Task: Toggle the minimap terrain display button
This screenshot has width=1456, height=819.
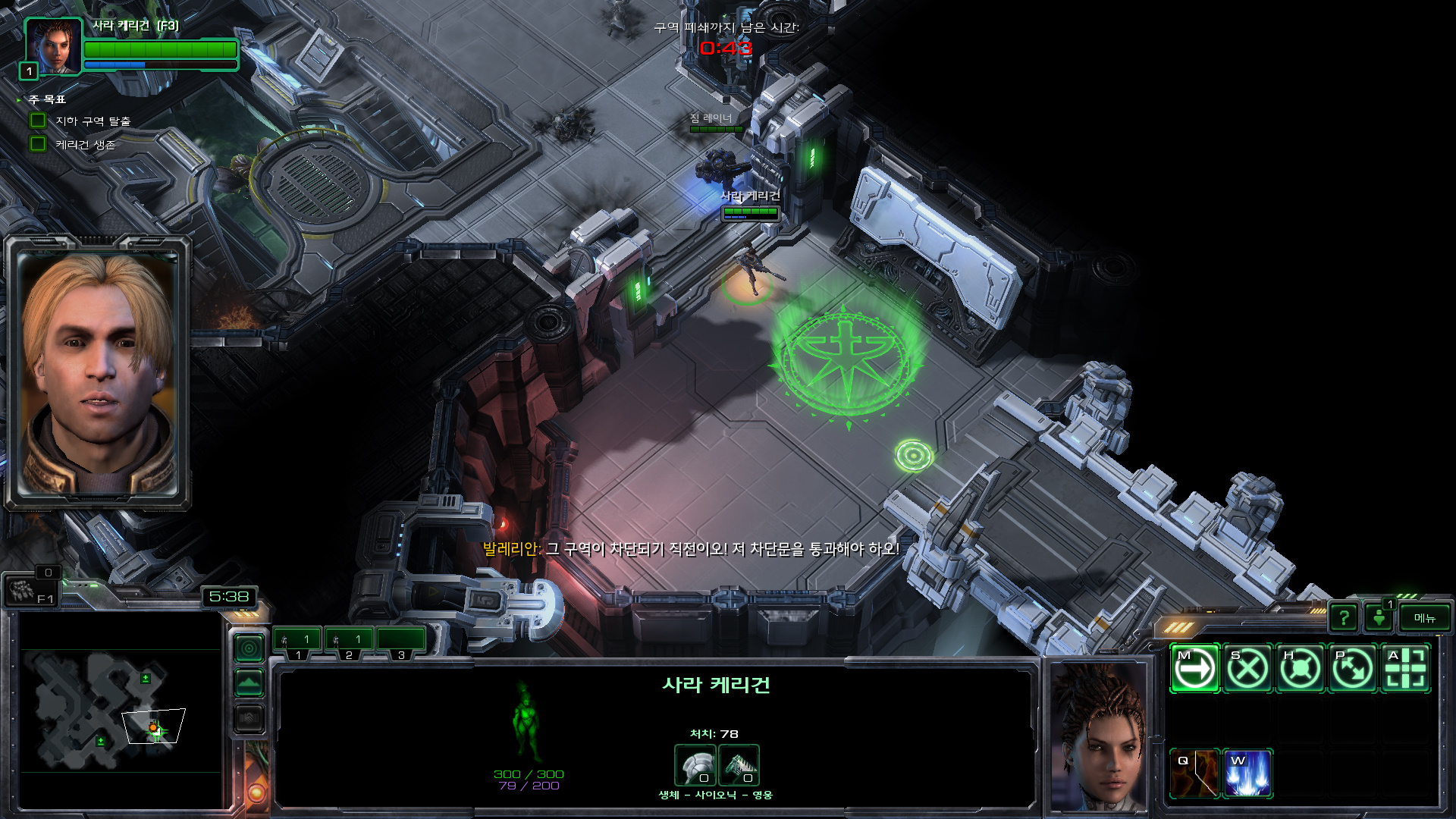Action: click(x=249, y=682)
